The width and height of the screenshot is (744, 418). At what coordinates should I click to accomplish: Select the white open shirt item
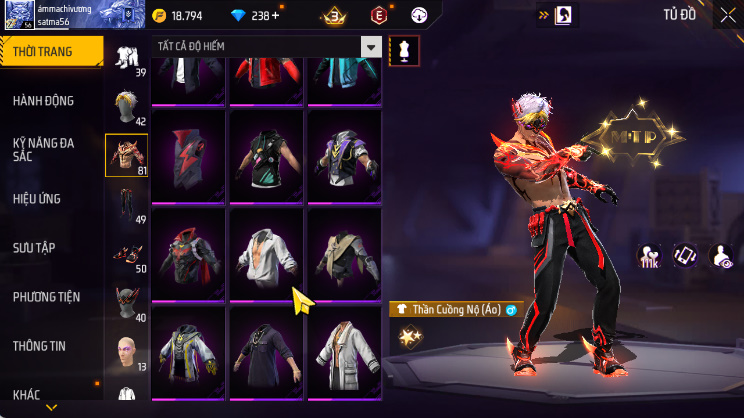point(267,254)
